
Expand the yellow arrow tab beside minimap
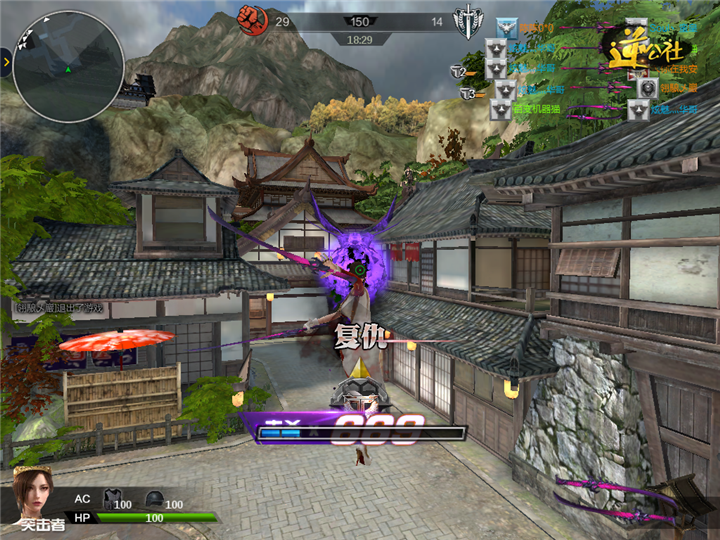point(6,62)
